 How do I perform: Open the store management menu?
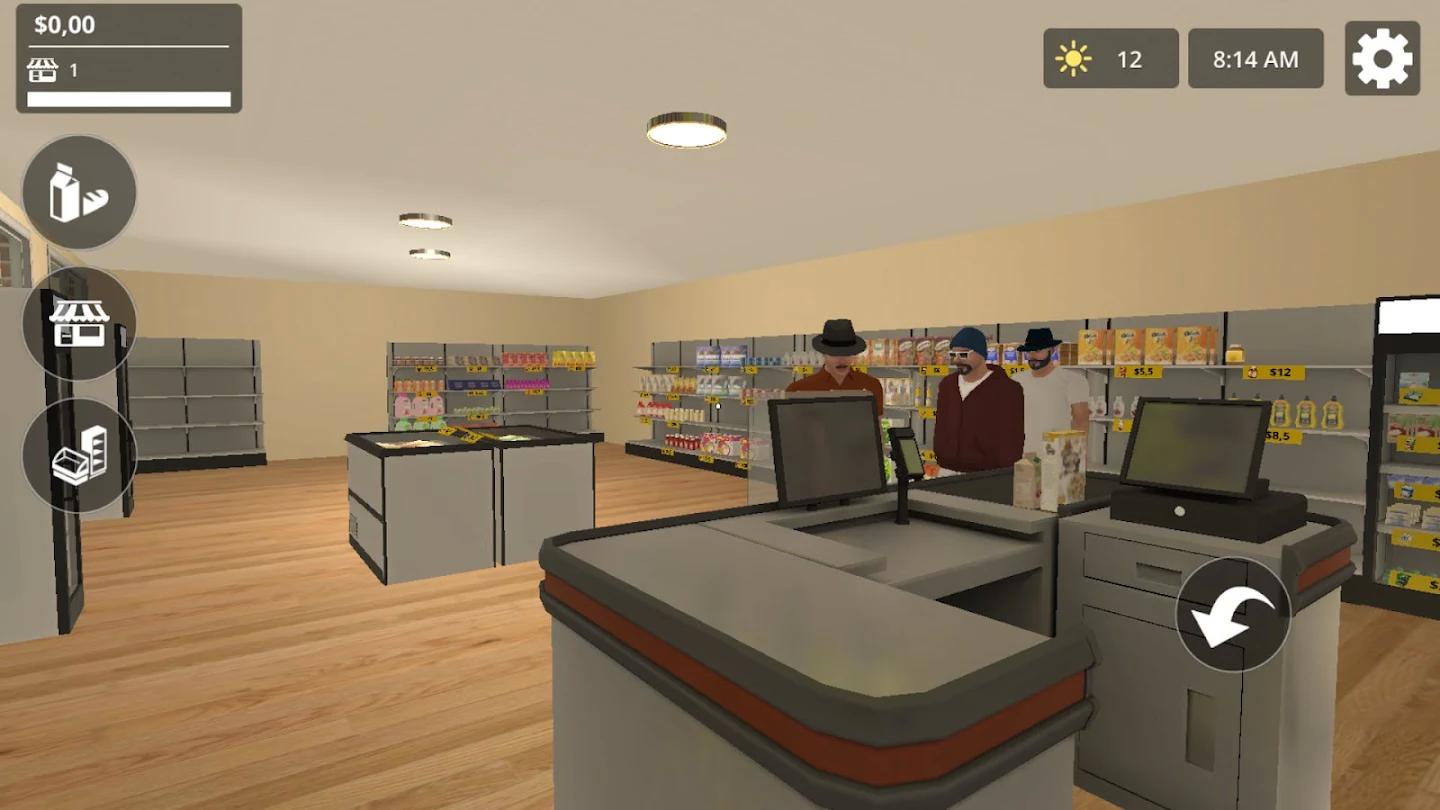pyautogui.click(x=79, y=325)
